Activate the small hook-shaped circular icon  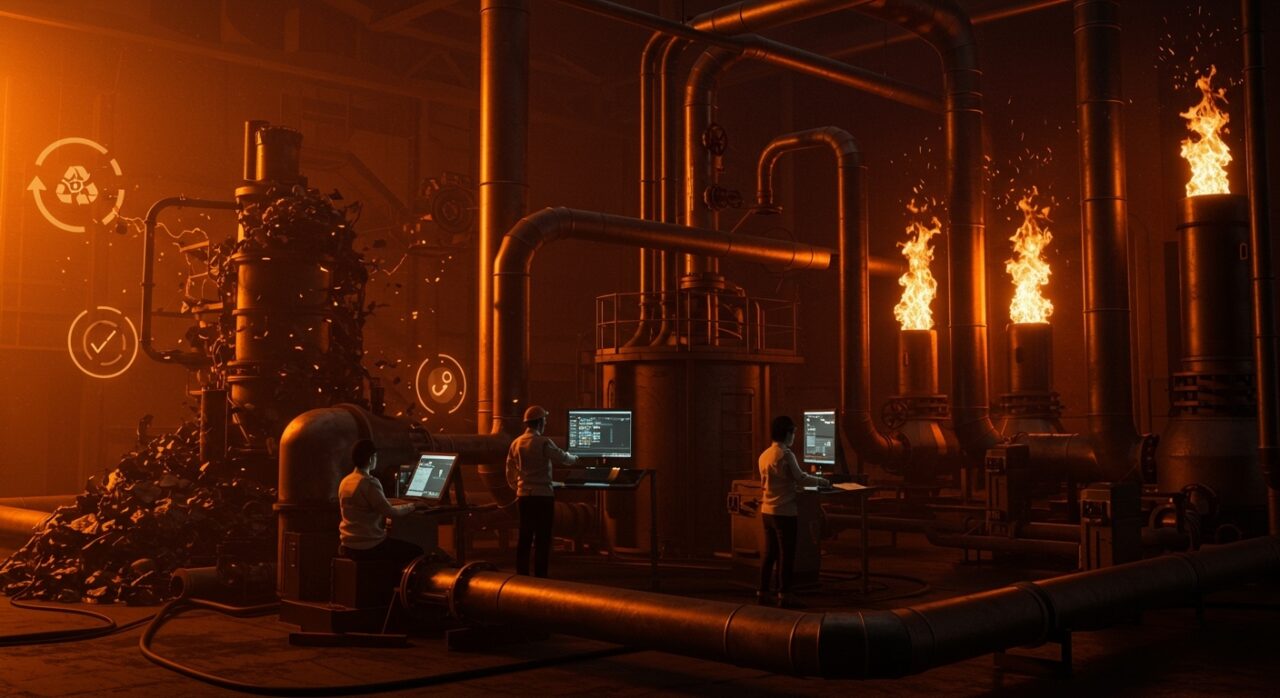[x=441, y=383]
